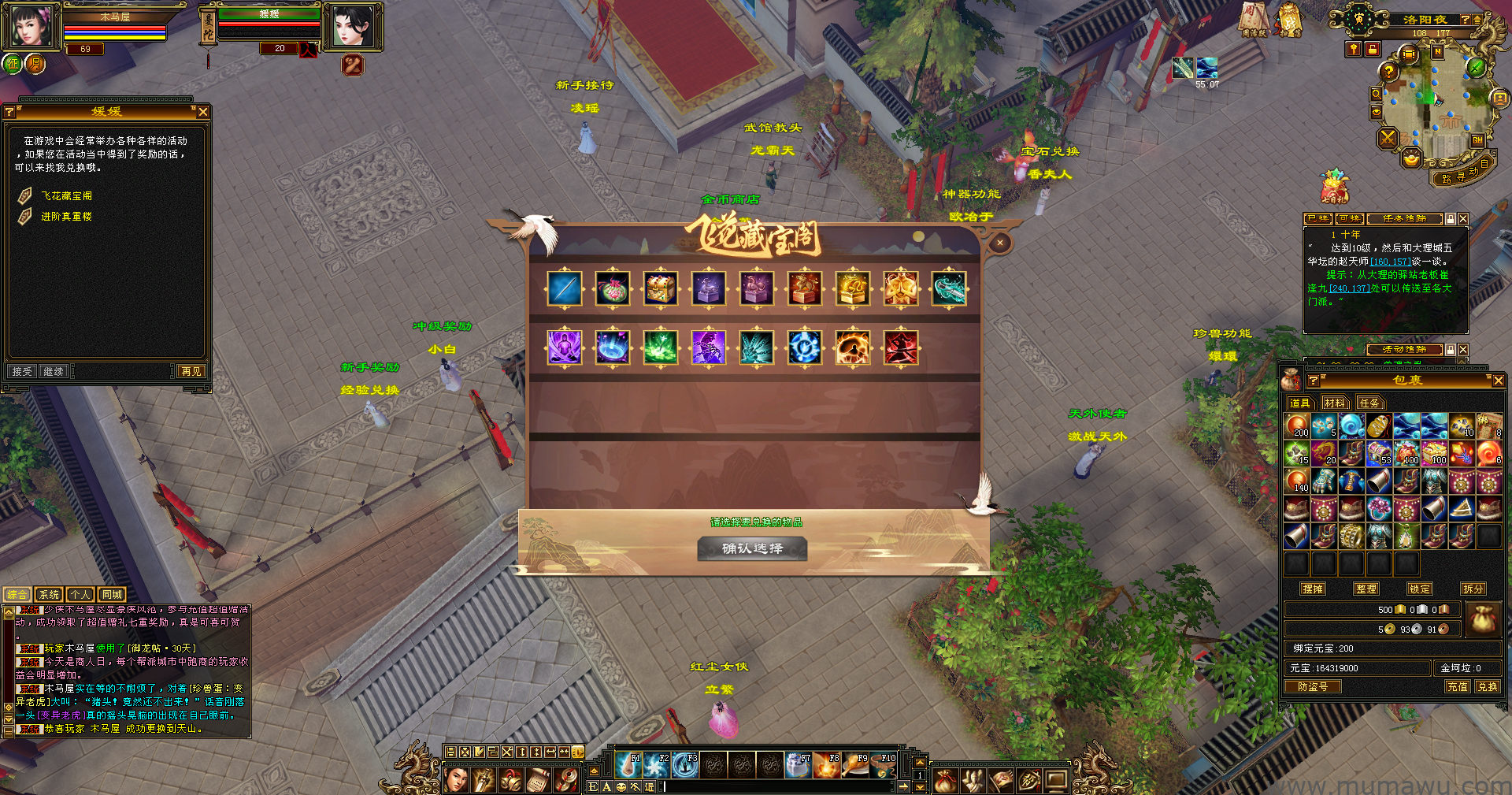Select the pink flower ring in bag
The image size is (1512, 795).
point(1379,508)
